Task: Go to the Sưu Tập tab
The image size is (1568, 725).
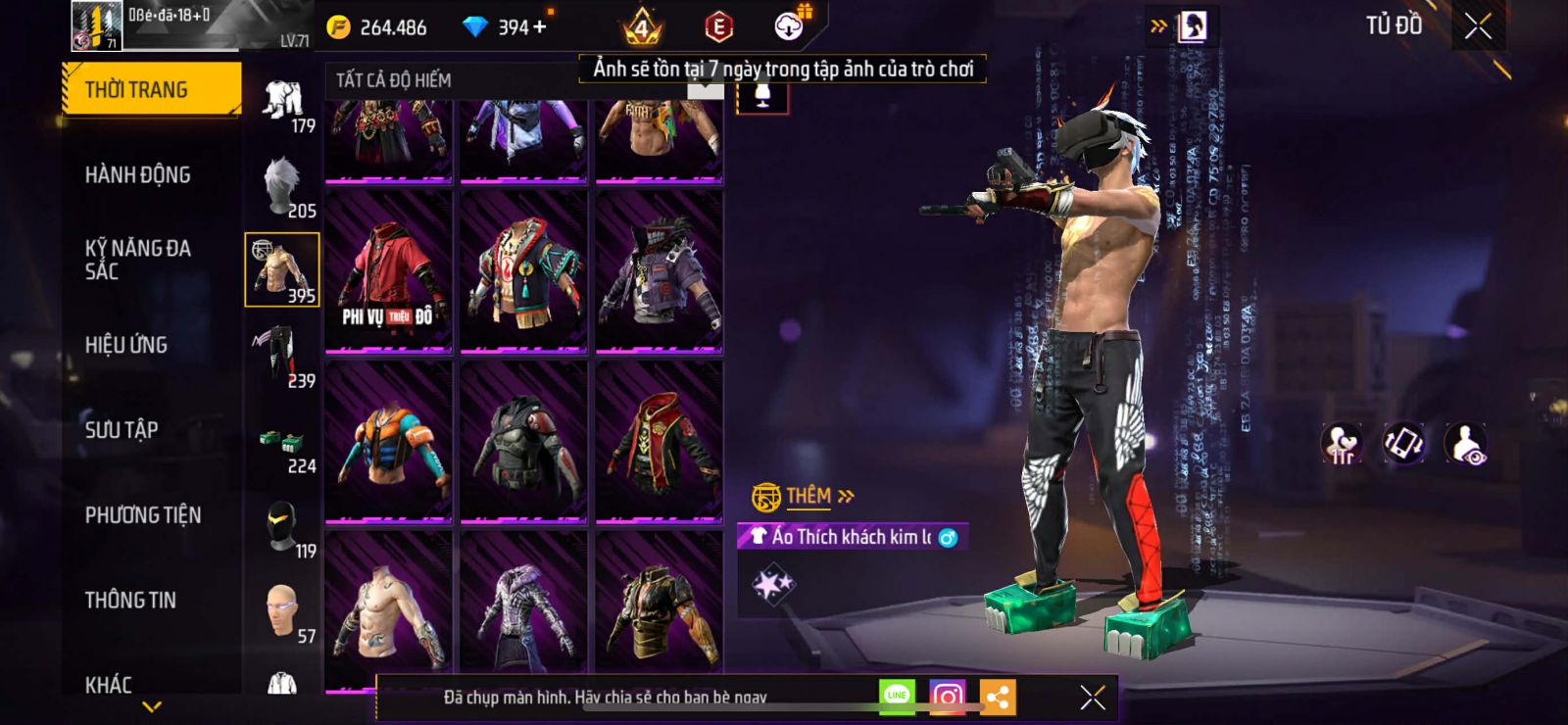Action: point(122,430)
